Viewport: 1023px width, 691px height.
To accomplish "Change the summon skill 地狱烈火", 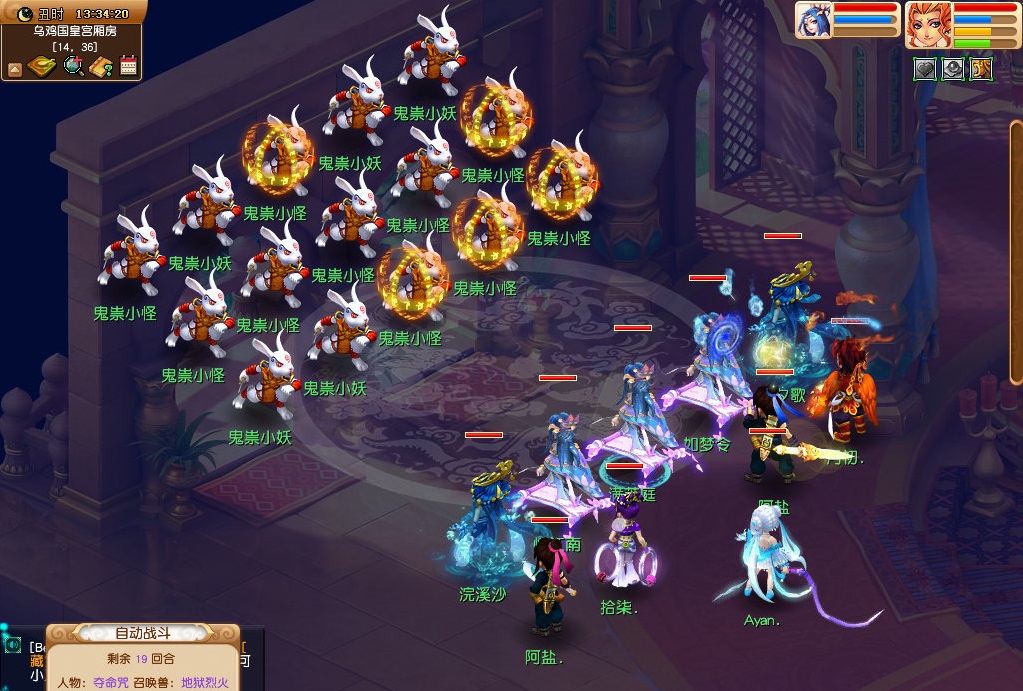I will [205, 683].
